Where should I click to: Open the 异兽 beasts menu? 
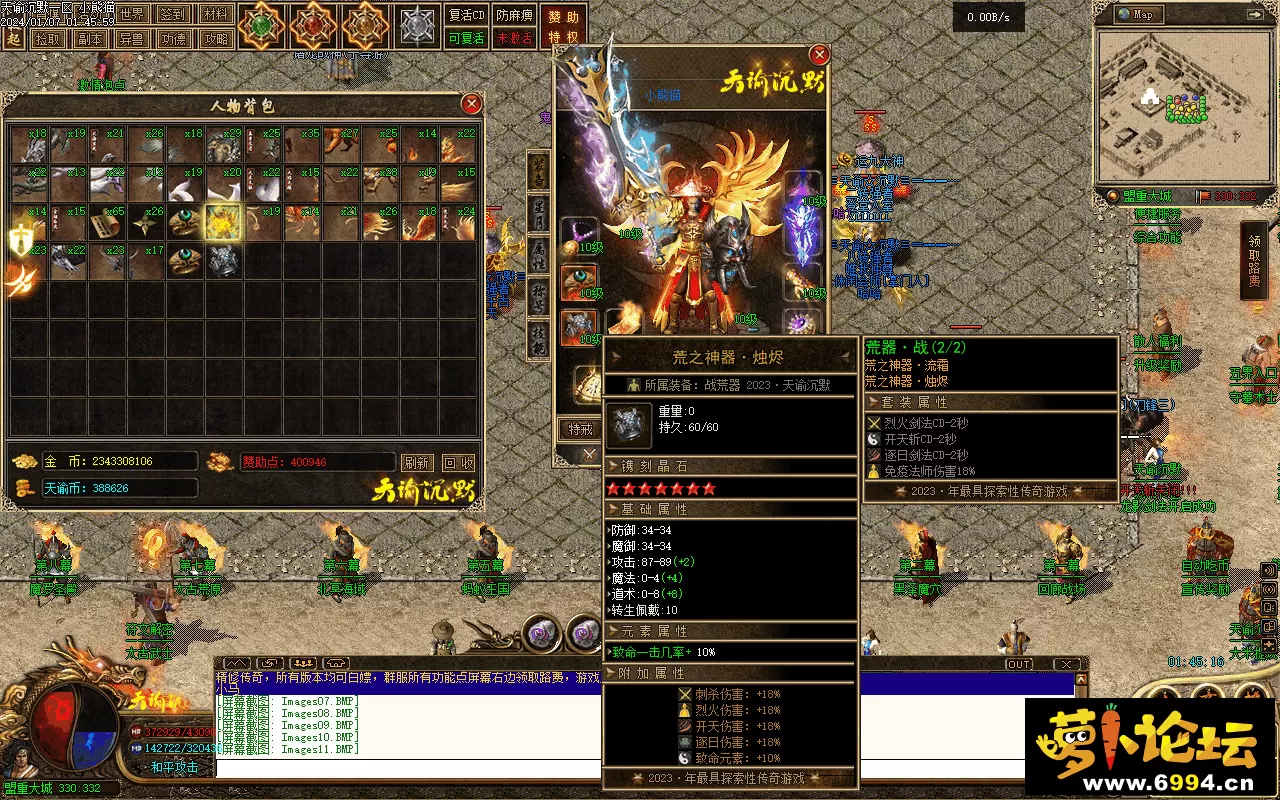point(131,39)
